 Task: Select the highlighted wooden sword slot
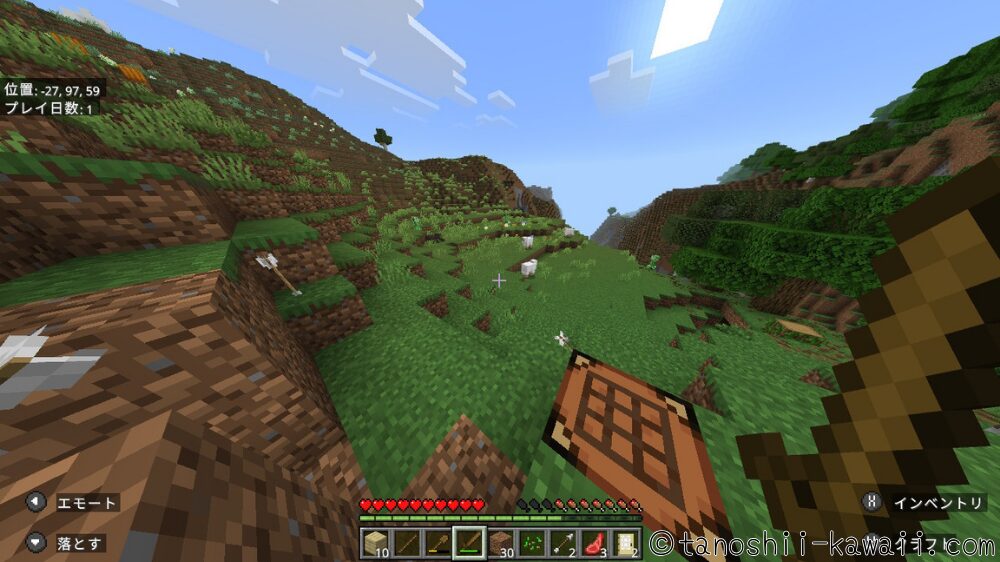tap(469, 543)
